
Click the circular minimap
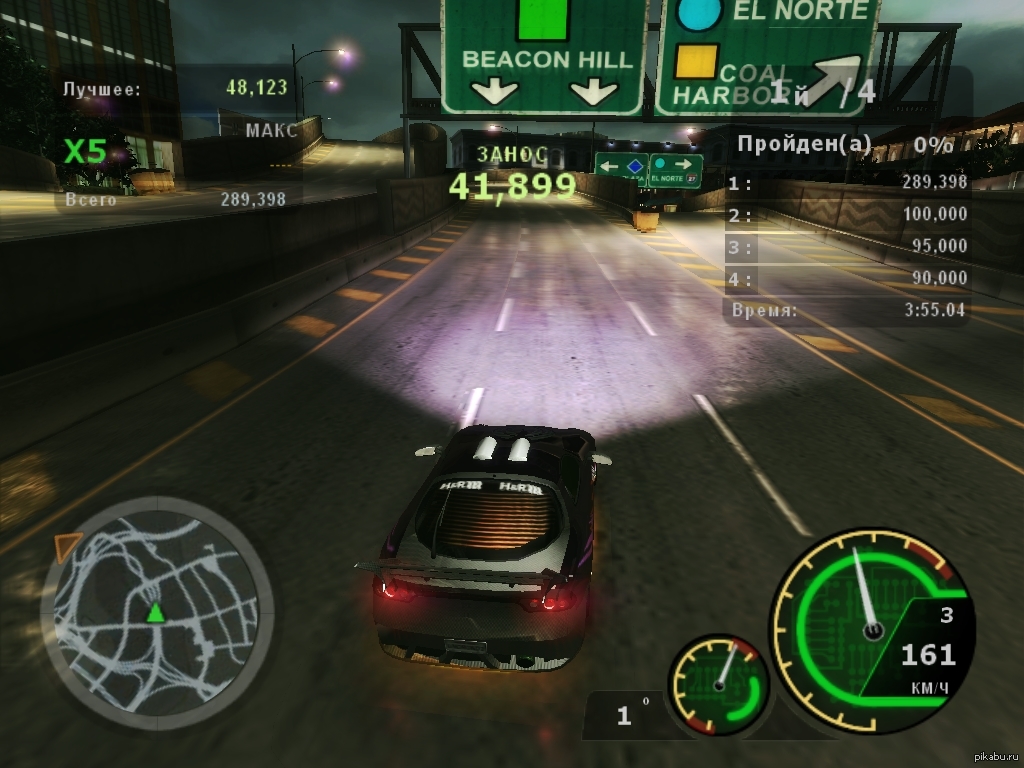tap(157, 611)
